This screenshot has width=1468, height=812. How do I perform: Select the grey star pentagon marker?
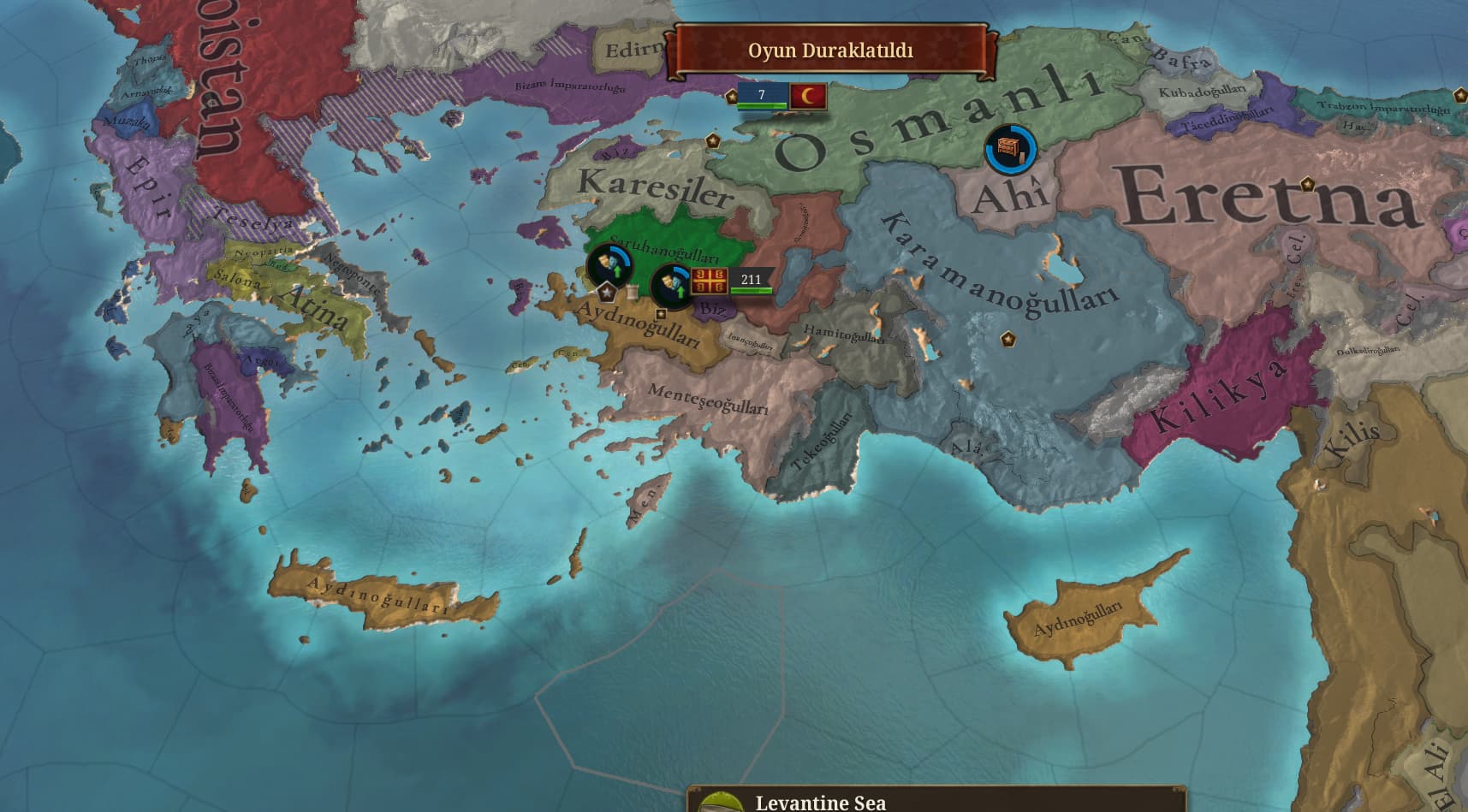coord(607,293)
